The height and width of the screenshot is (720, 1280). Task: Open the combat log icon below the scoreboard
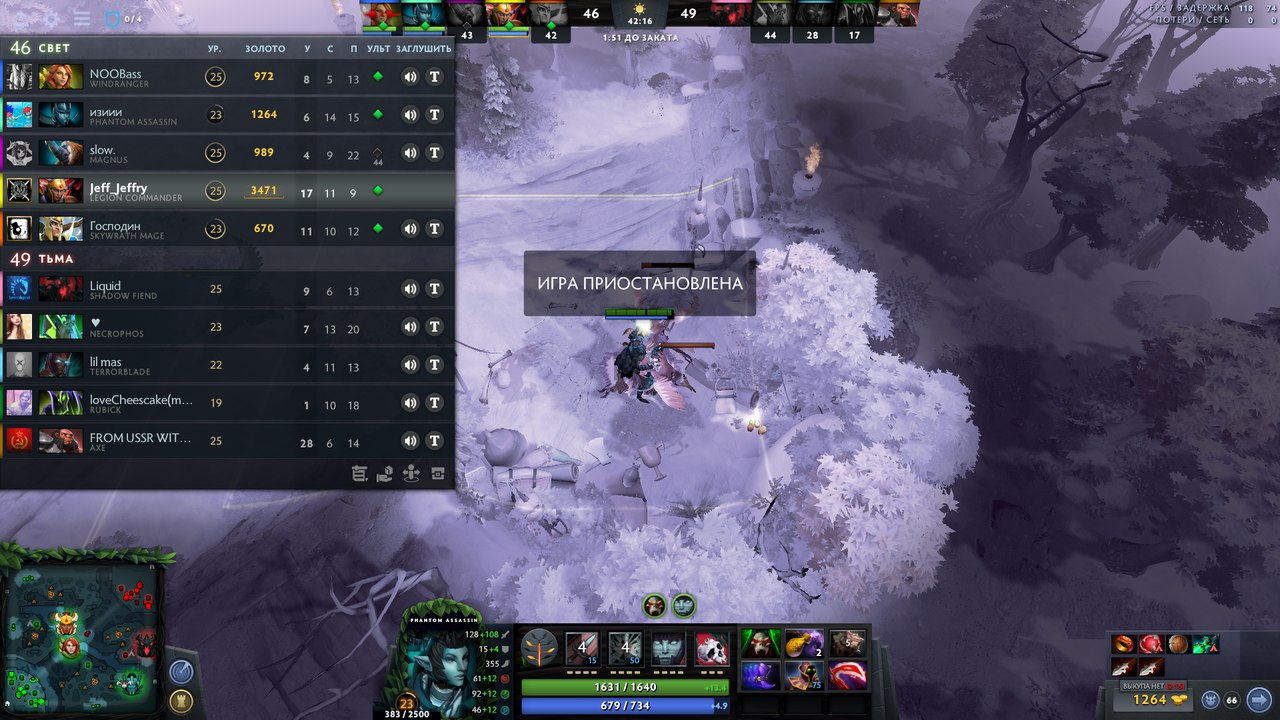(x=360, y=473)
